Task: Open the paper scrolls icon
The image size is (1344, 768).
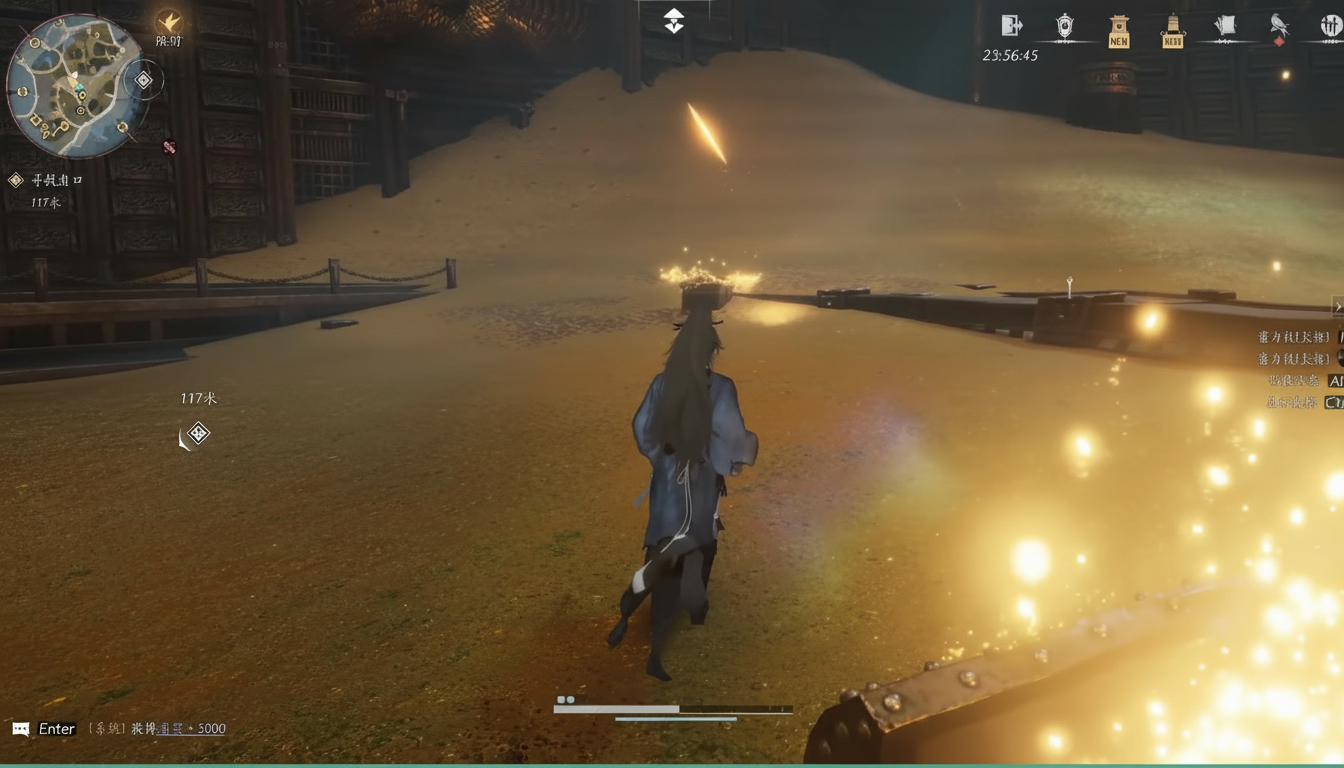Action: (1225, 27)
